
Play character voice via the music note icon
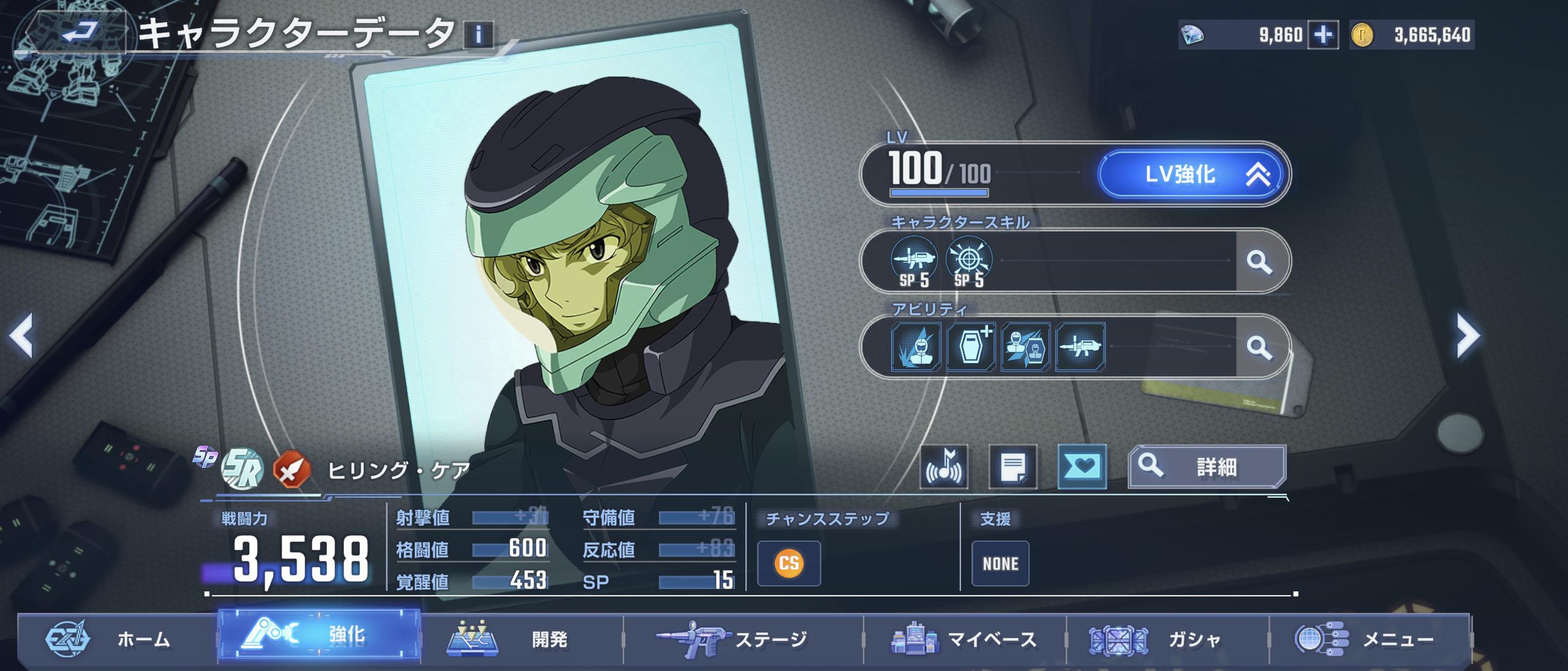944,467
